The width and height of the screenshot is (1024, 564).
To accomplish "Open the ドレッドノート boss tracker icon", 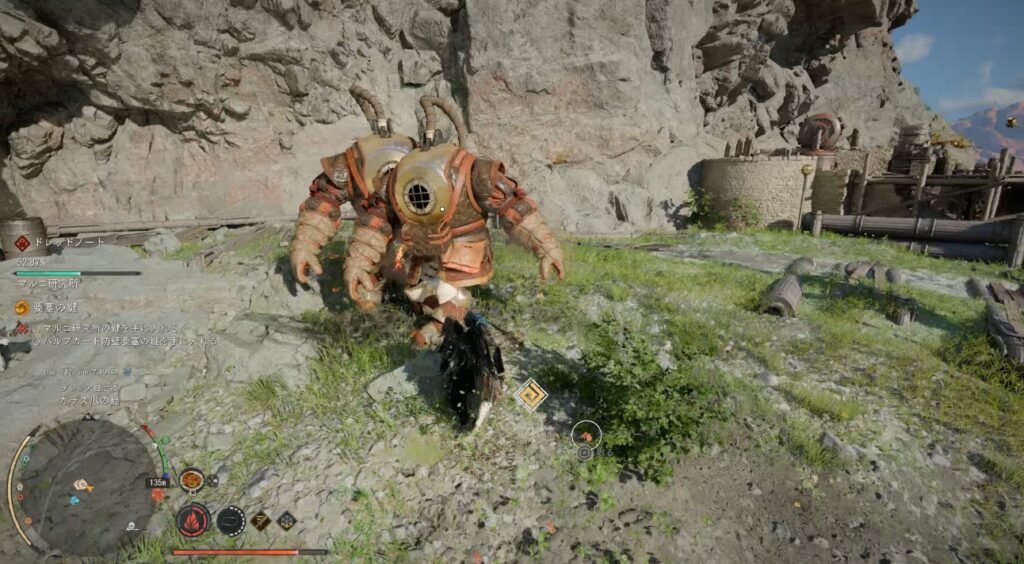I will 22,243.
